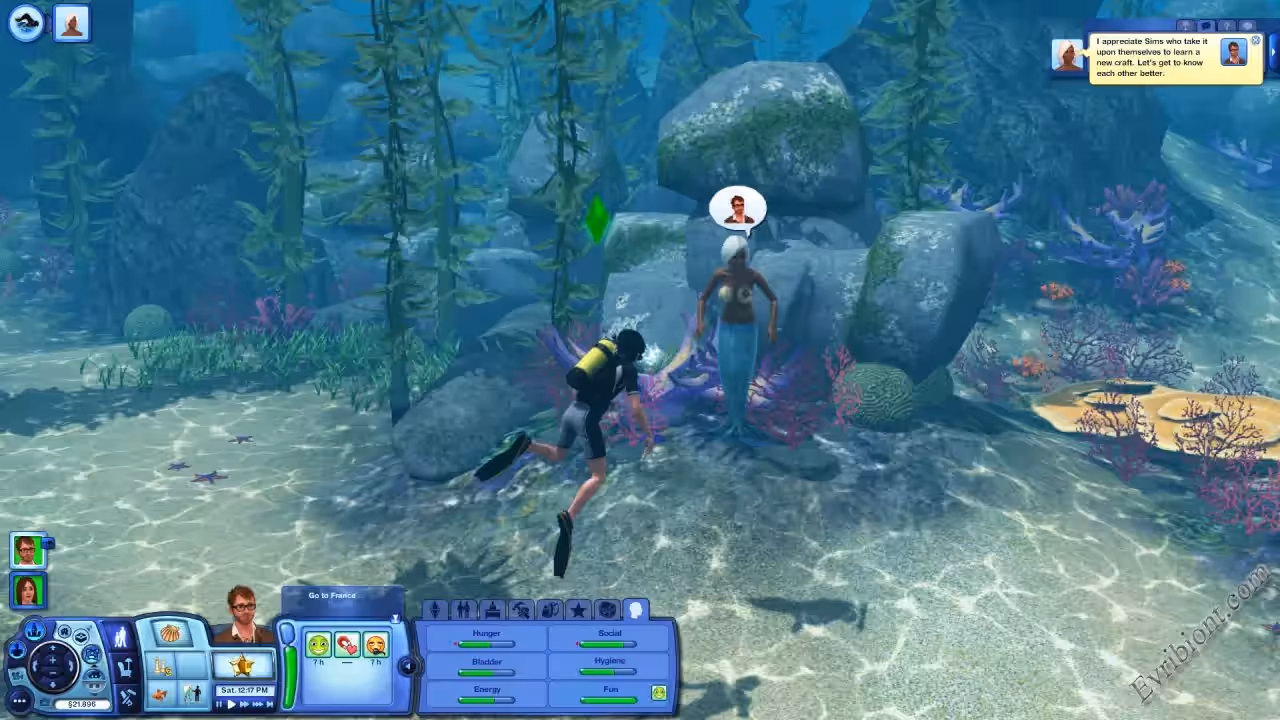Image resolution: width=1280 pixels, height=720 pixels.
Task: Click the seashell wish slot
Action: click(171, 634)
